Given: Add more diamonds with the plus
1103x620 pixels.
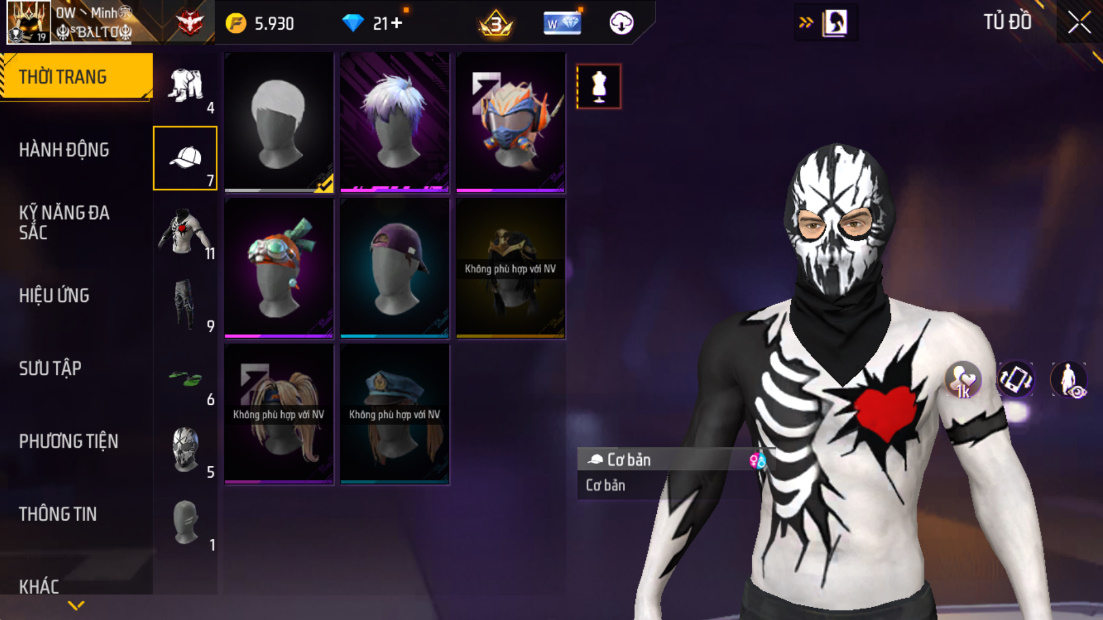Looking at the screenshot, I should pos(397,23).
